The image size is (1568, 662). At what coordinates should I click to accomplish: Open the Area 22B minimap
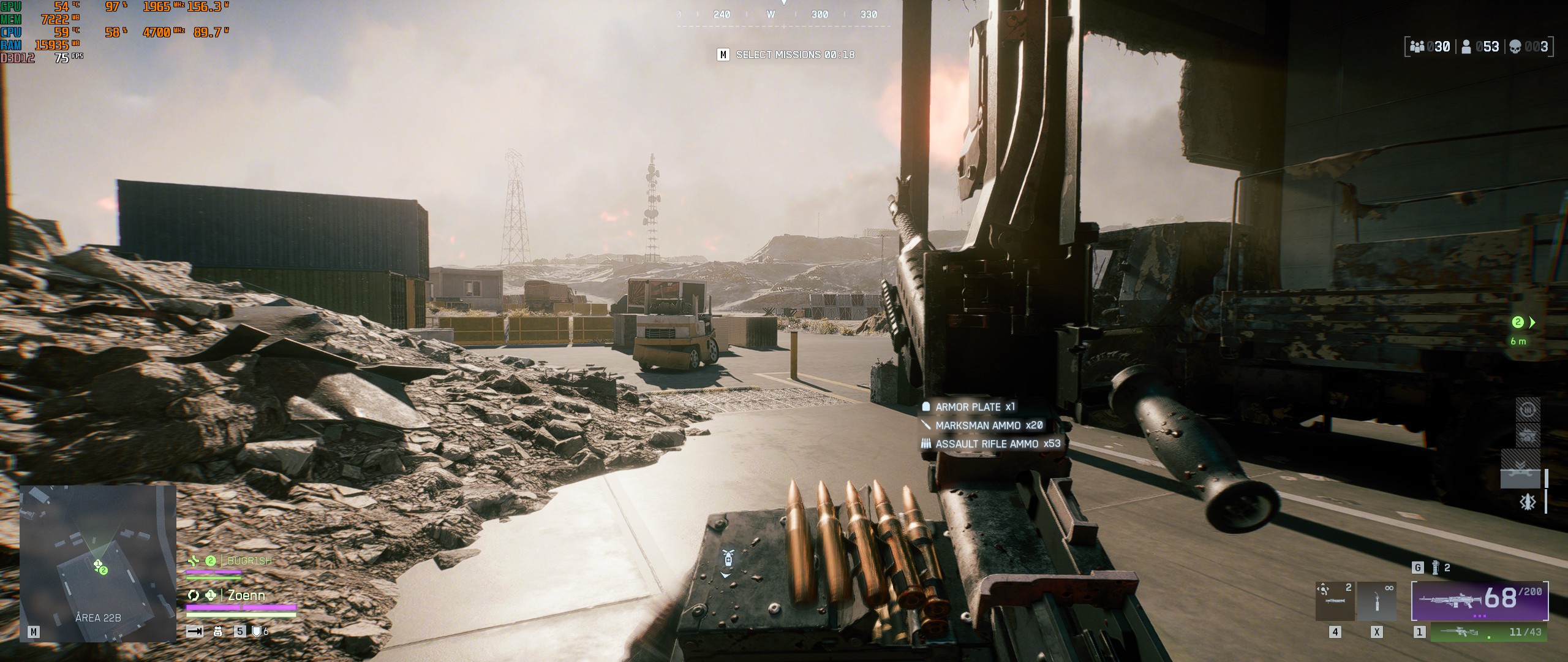pos(98,563)
